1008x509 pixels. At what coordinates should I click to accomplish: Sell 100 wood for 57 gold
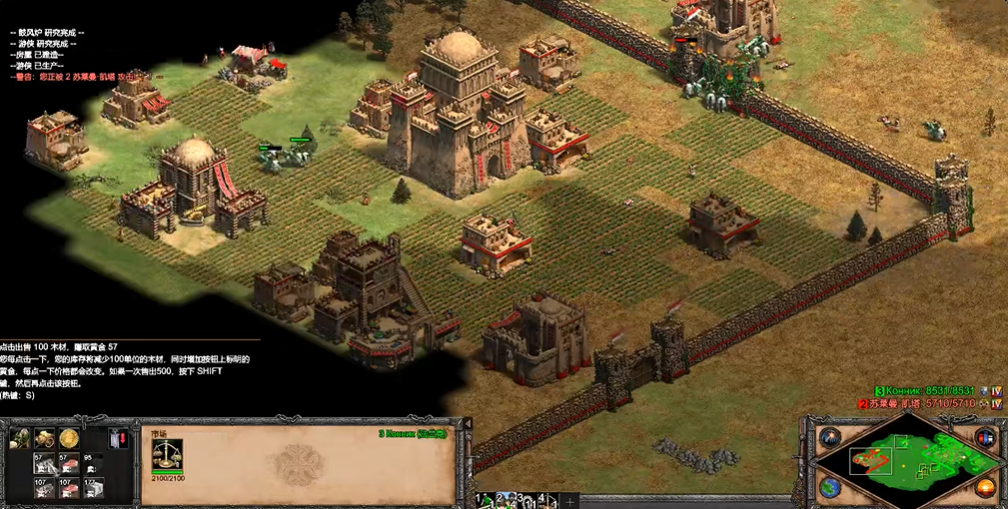(43, 462)
